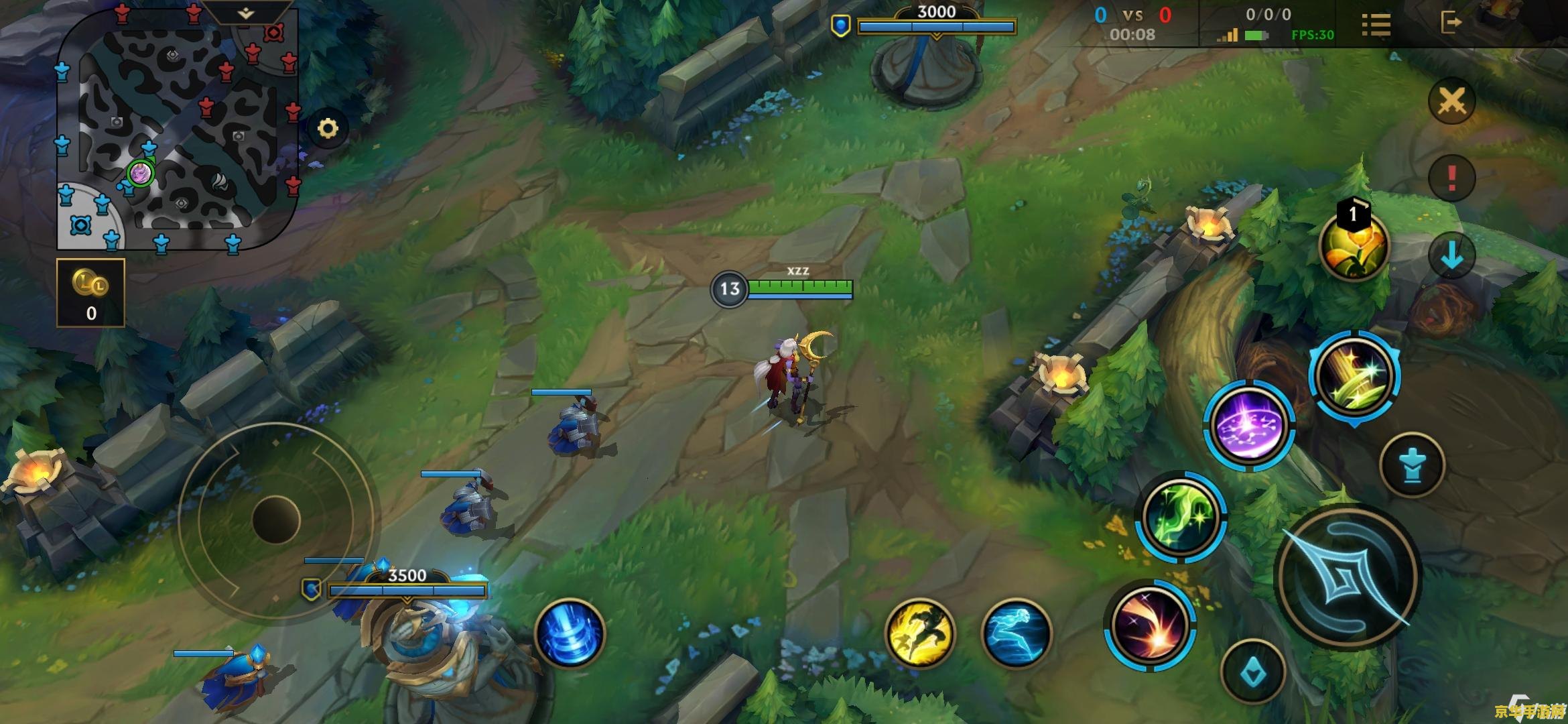Open the gold coin shop button
Screen dimensions: 1568x724
click(x=91, y=293)
